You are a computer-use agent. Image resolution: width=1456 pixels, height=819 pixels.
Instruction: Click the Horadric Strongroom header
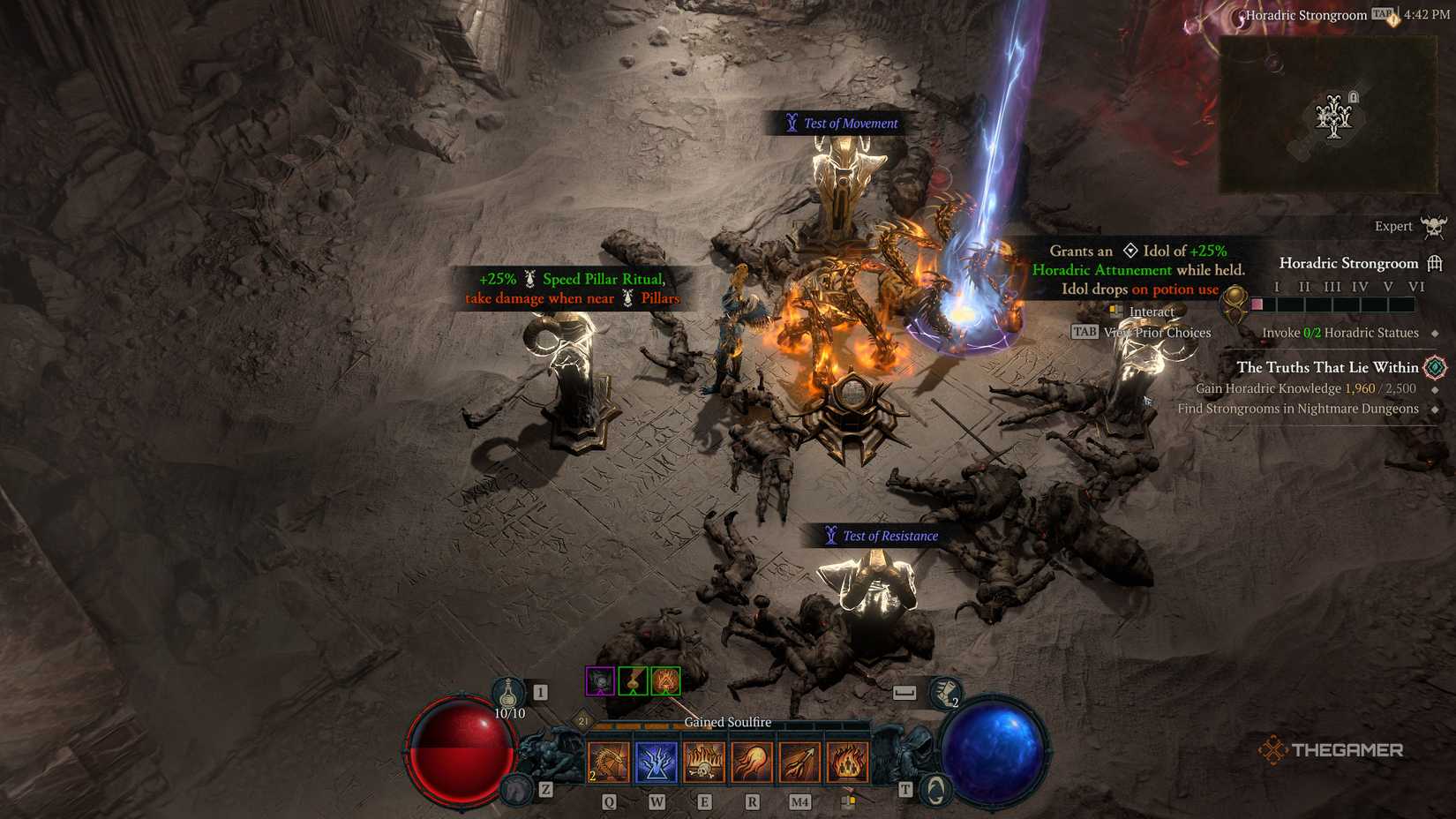[1348, 263]
